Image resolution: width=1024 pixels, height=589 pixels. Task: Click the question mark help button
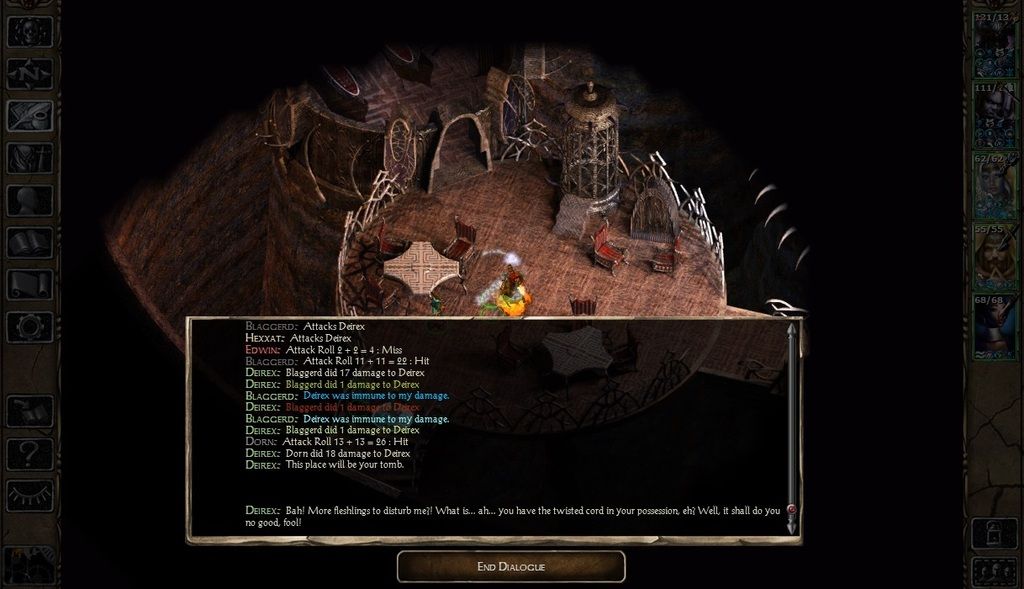tap(30, 454)
